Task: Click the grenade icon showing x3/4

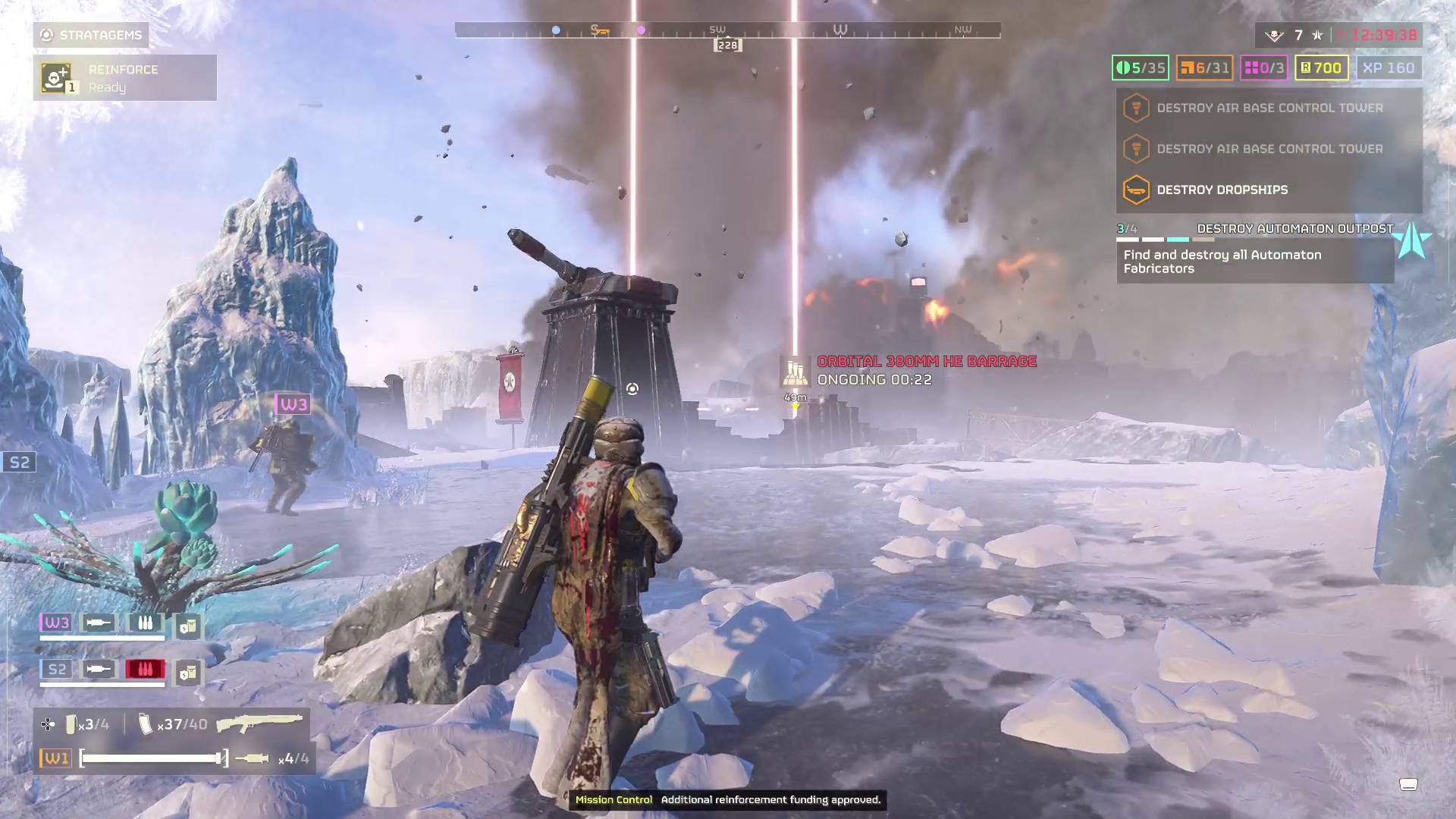Action: click(x=72, y=724)
